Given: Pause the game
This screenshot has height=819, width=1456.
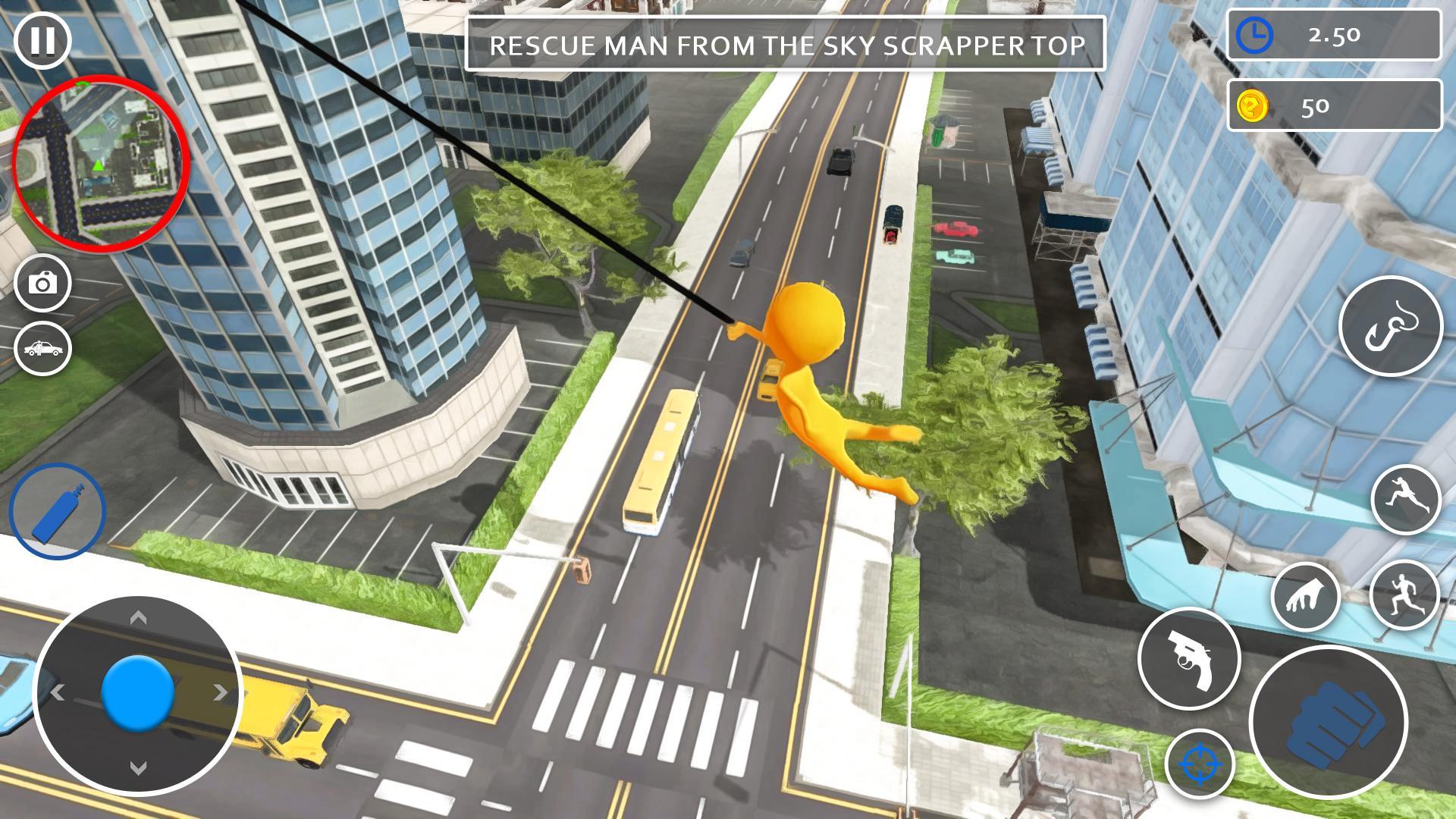Looking at the screenshot, I should click(x=42, y=42).
